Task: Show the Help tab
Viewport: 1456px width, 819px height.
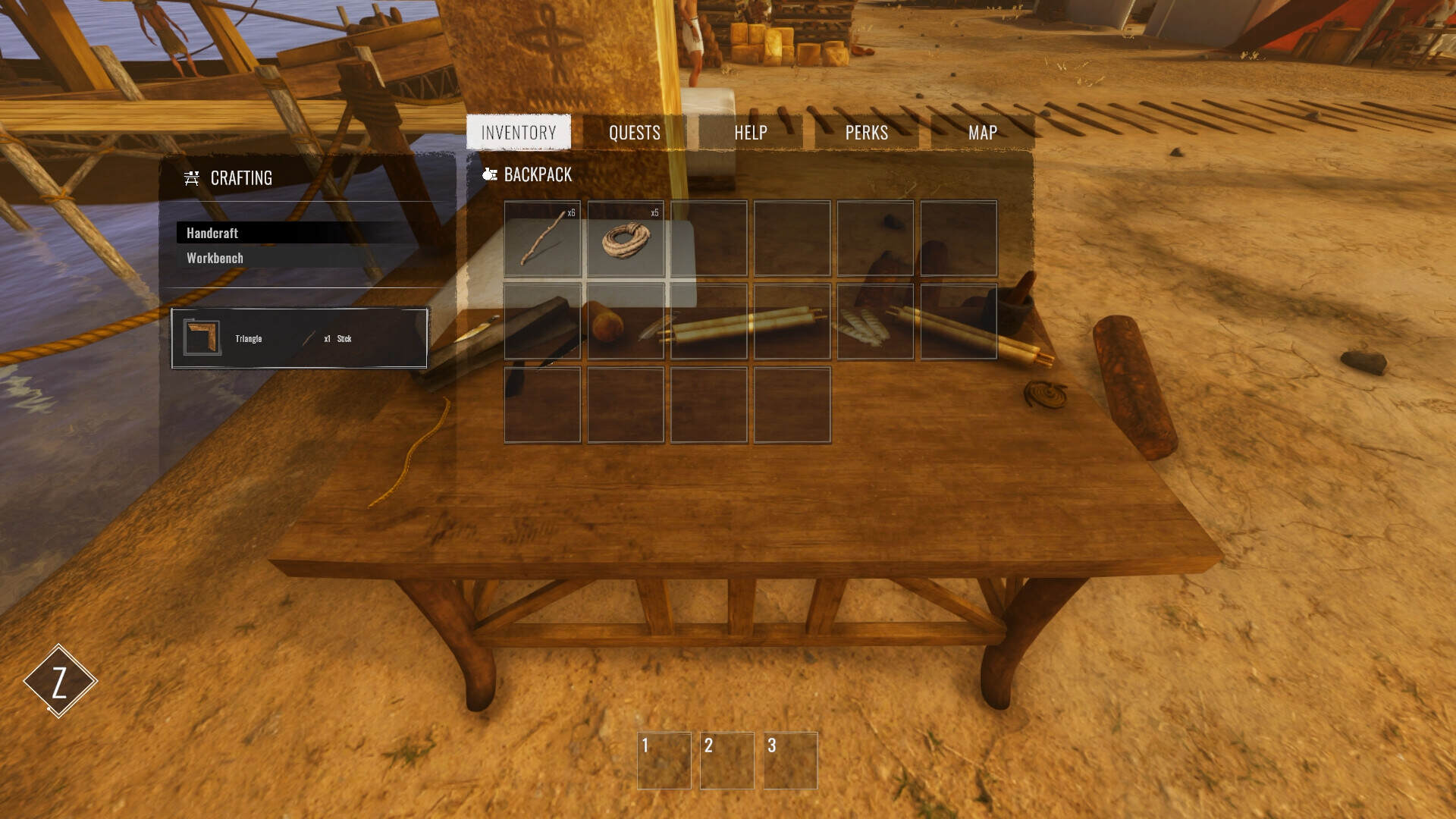Action: coord(751,133)
